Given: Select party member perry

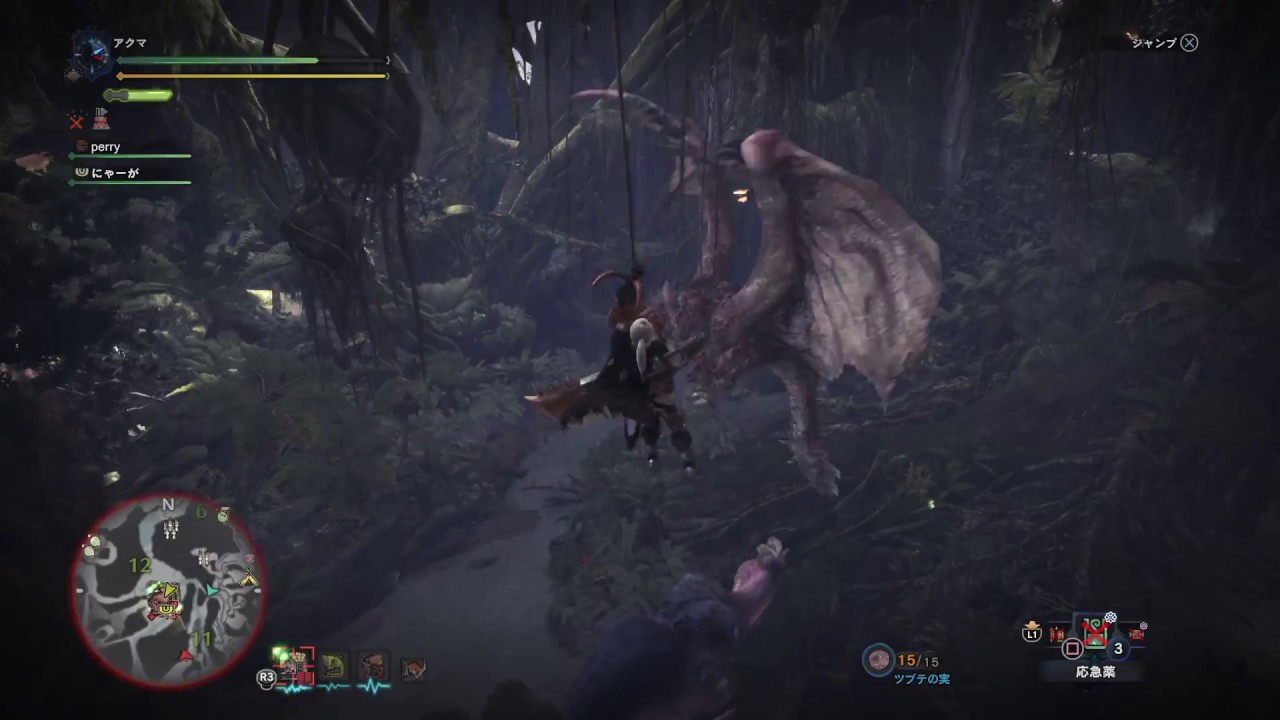Looking at the screenshot, I should point(105,147).
